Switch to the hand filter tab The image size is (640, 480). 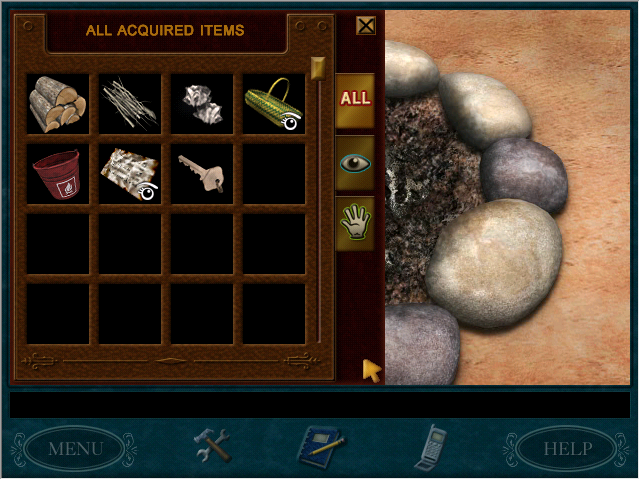click(355, 223)
